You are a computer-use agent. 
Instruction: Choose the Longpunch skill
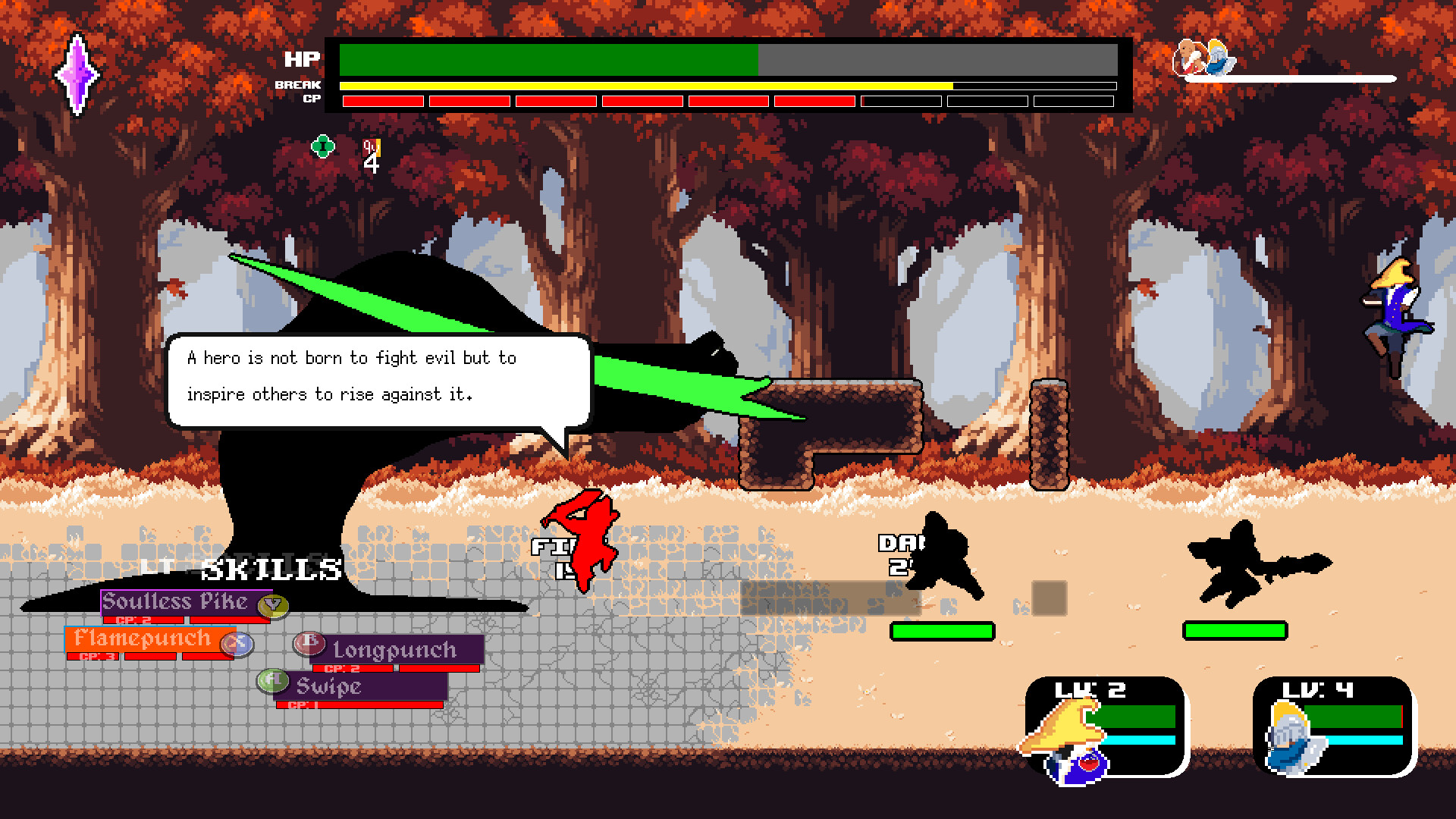(x=393, y=650)
